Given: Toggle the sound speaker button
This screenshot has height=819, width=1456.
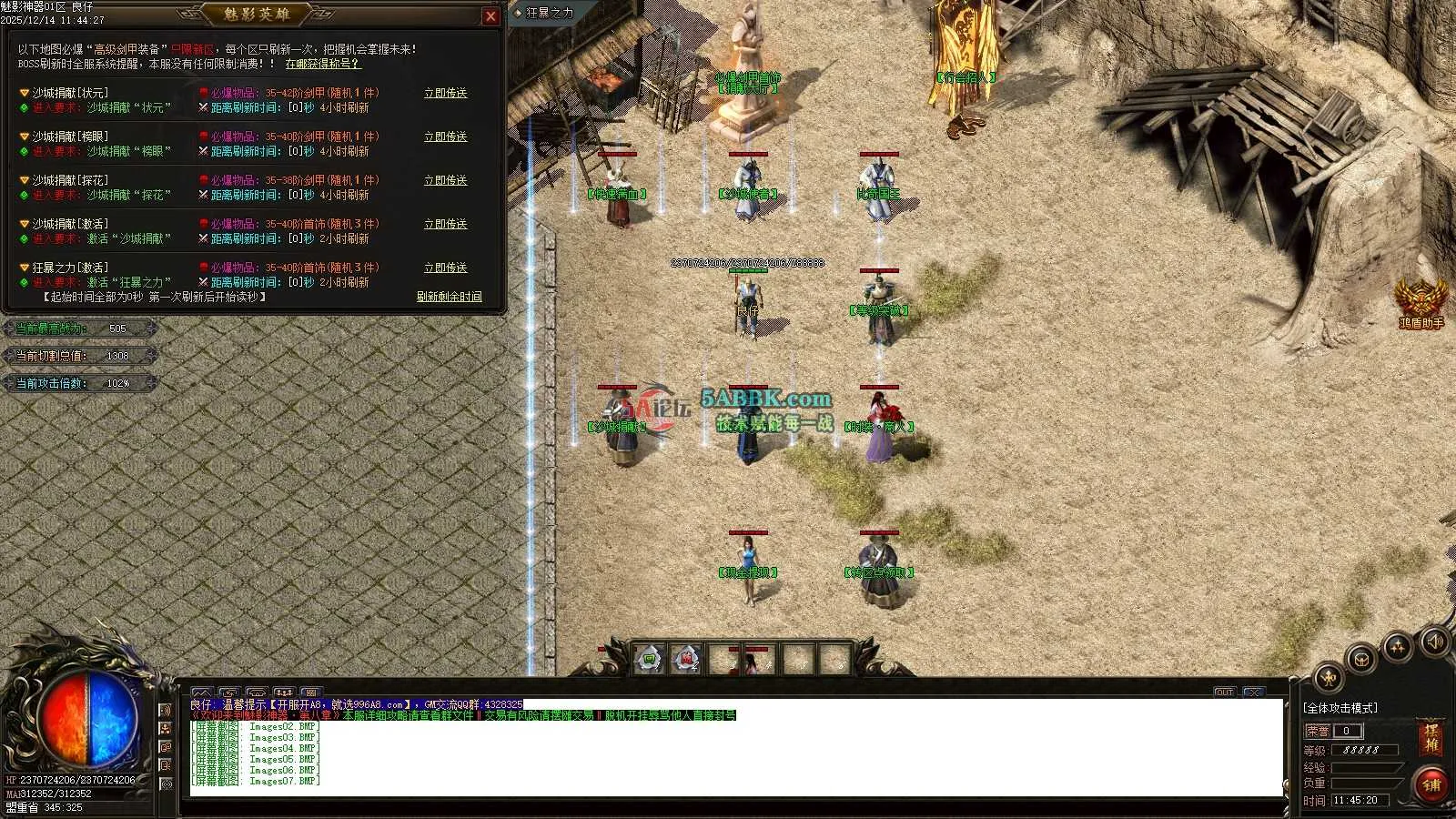Looking at the screenshot, I should coord(1433,642).
